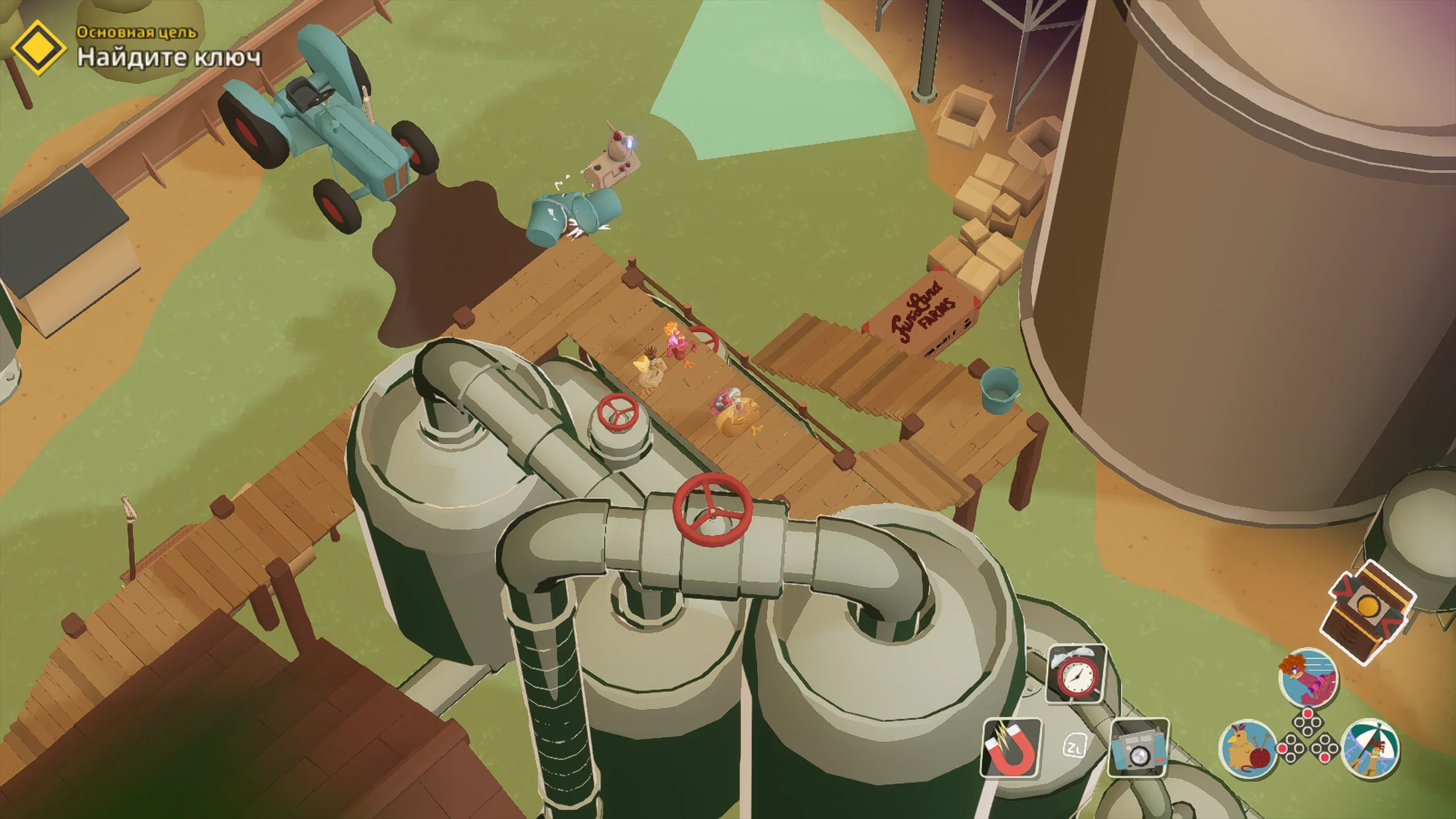Choose the red alarm clock item

1076,675
